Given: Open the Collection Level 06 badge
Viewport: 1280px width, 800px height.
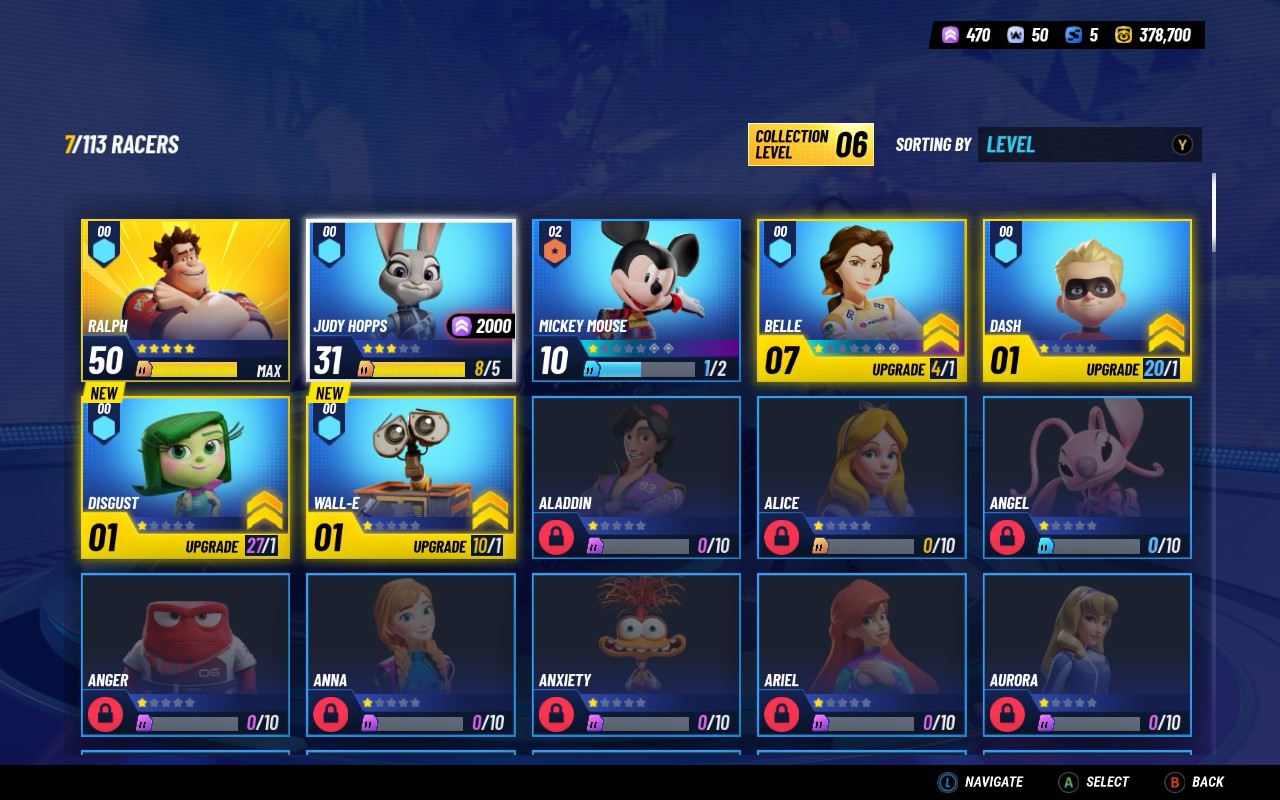Looking at the screenshot, I should tap(810, 145).
